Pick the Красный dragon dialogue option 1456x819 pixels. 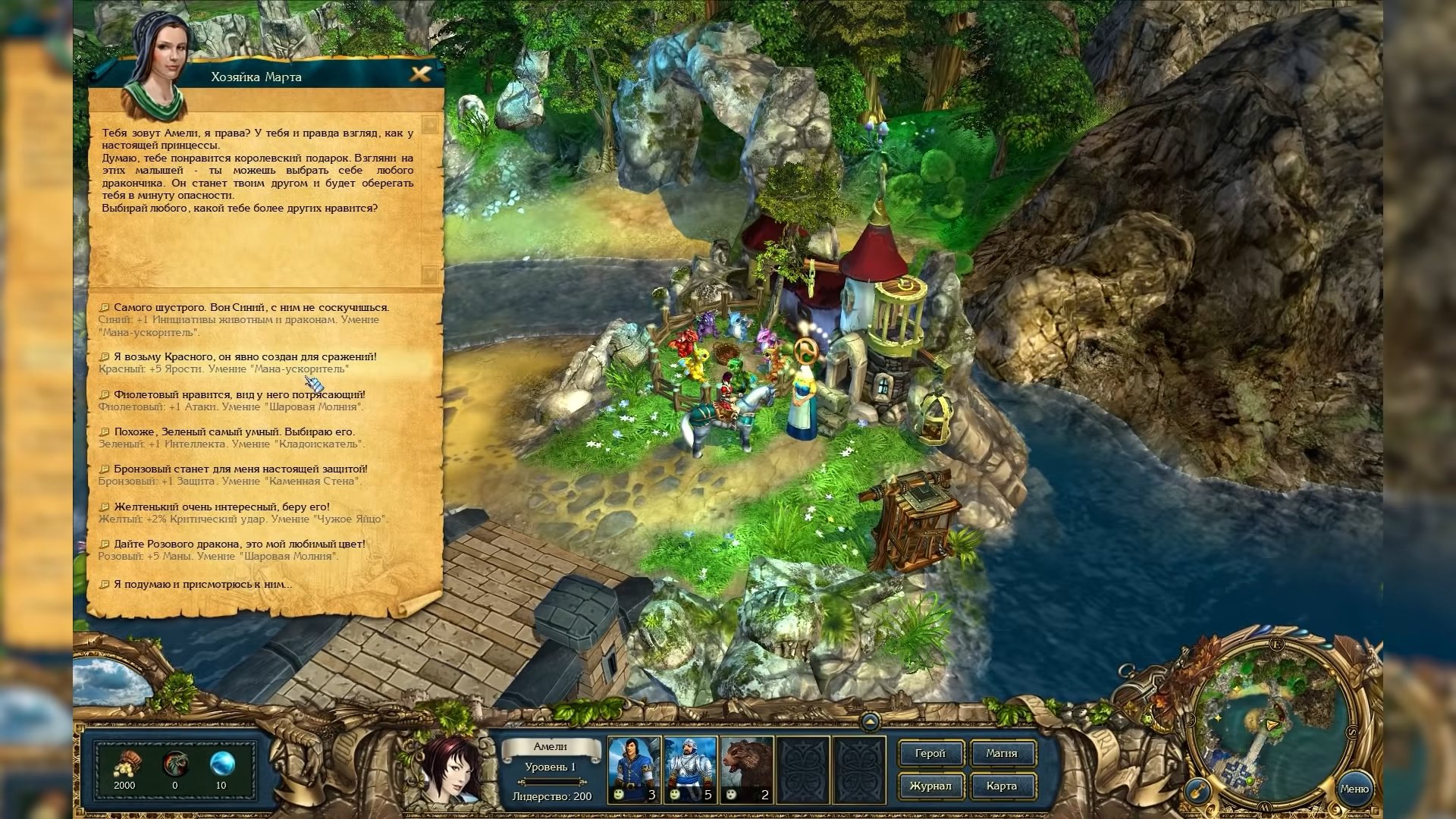tap(244, 357)
